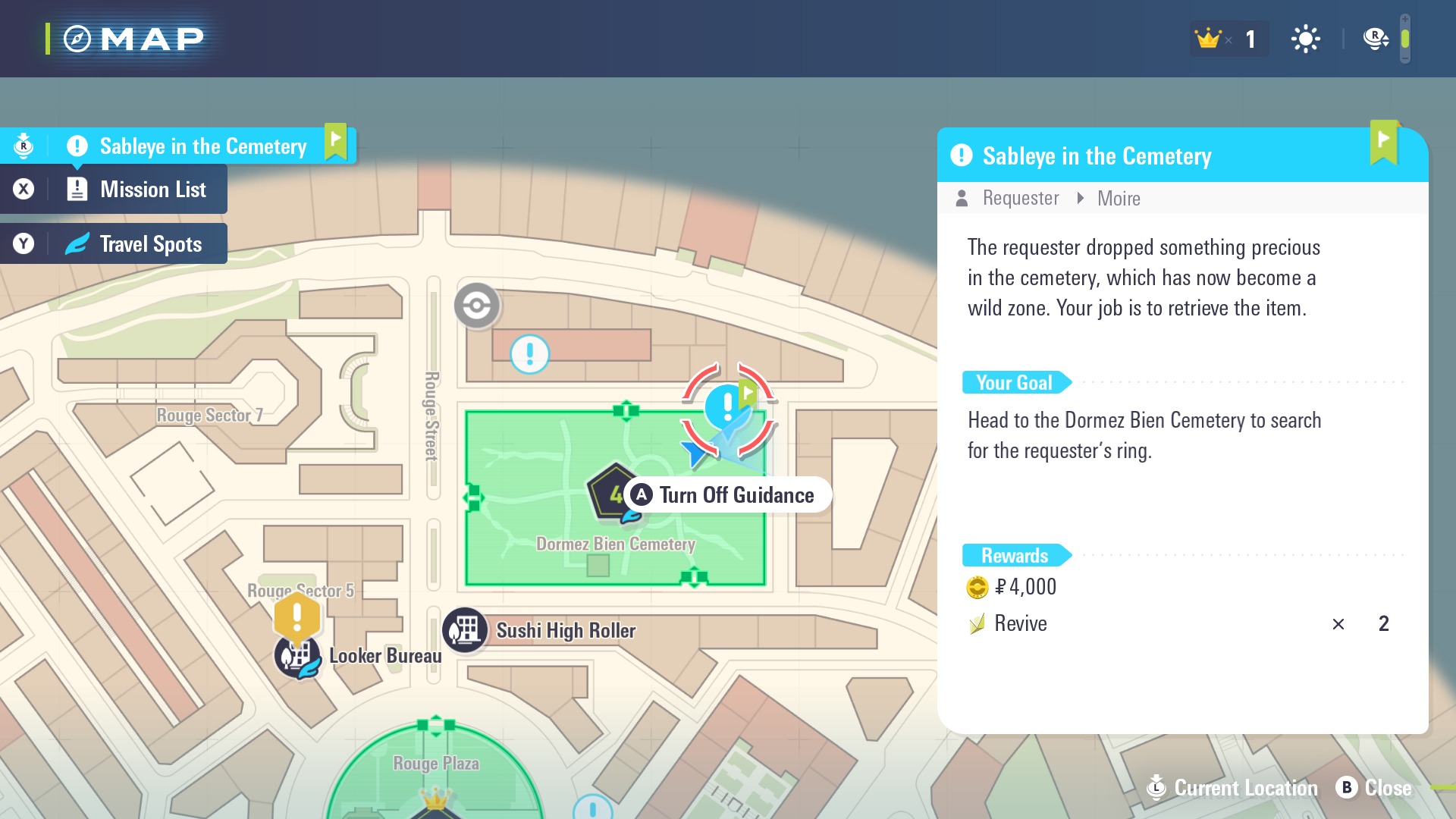Click the Dormez Bien Cemetery west gate

[x=473, y=498]
